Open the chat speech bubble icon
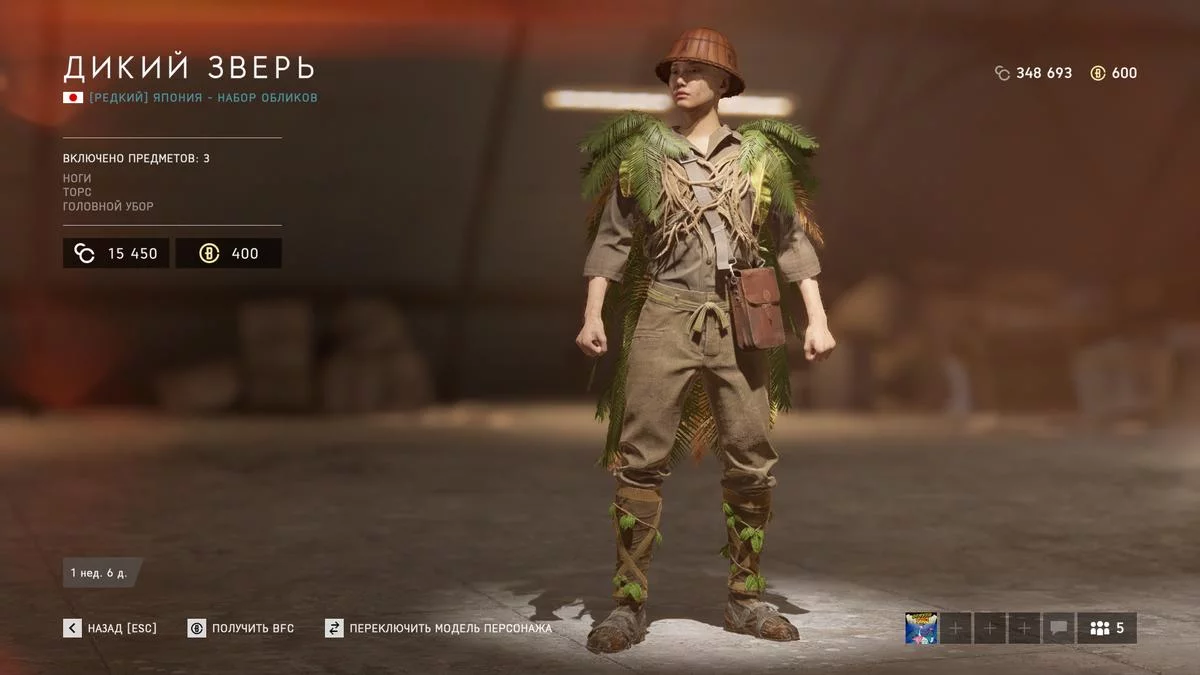This screenshot has width=1200, height=675. click(1058, 628)
